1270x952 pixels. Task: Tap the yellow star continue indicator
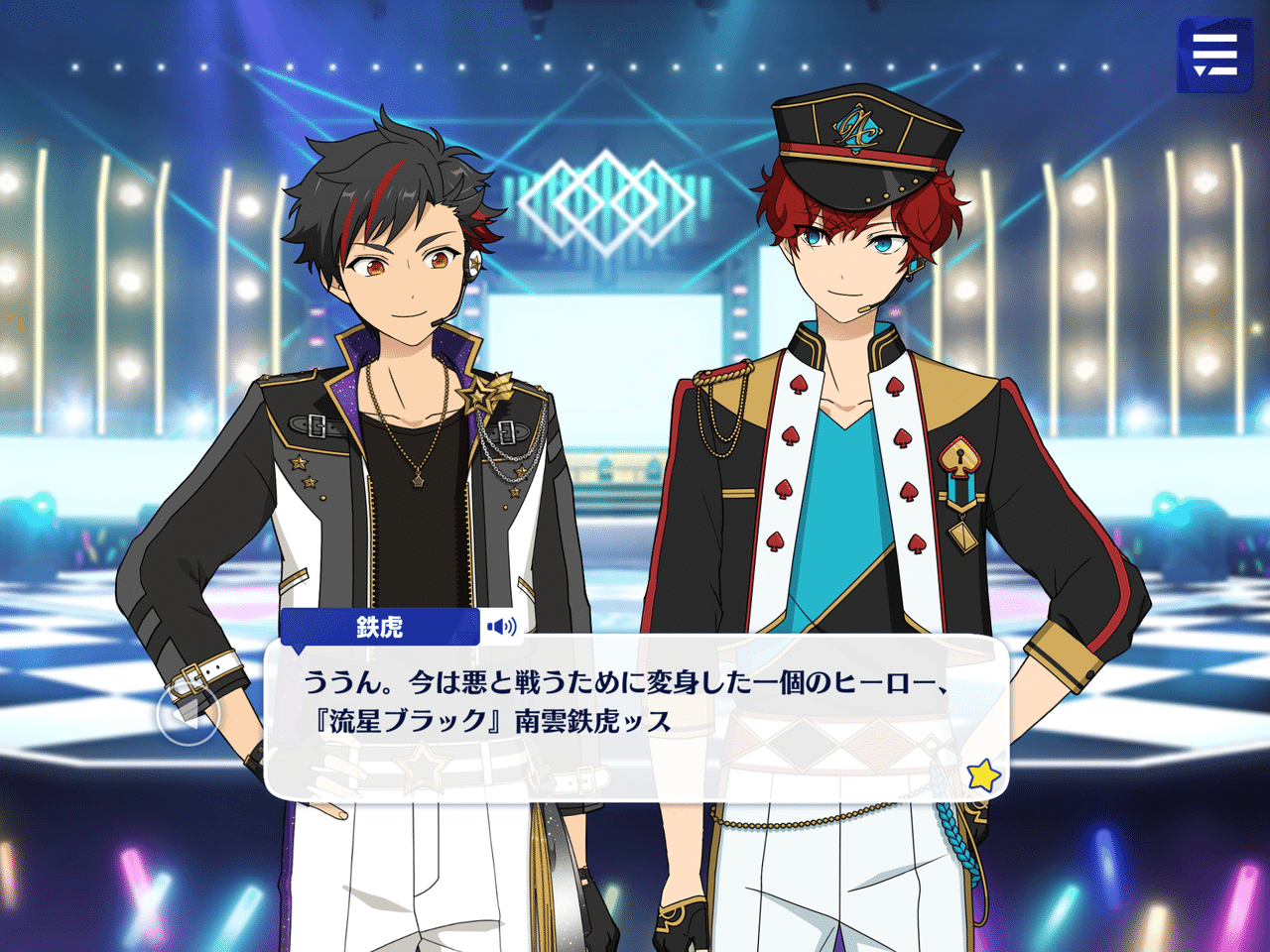coord(982,774)
